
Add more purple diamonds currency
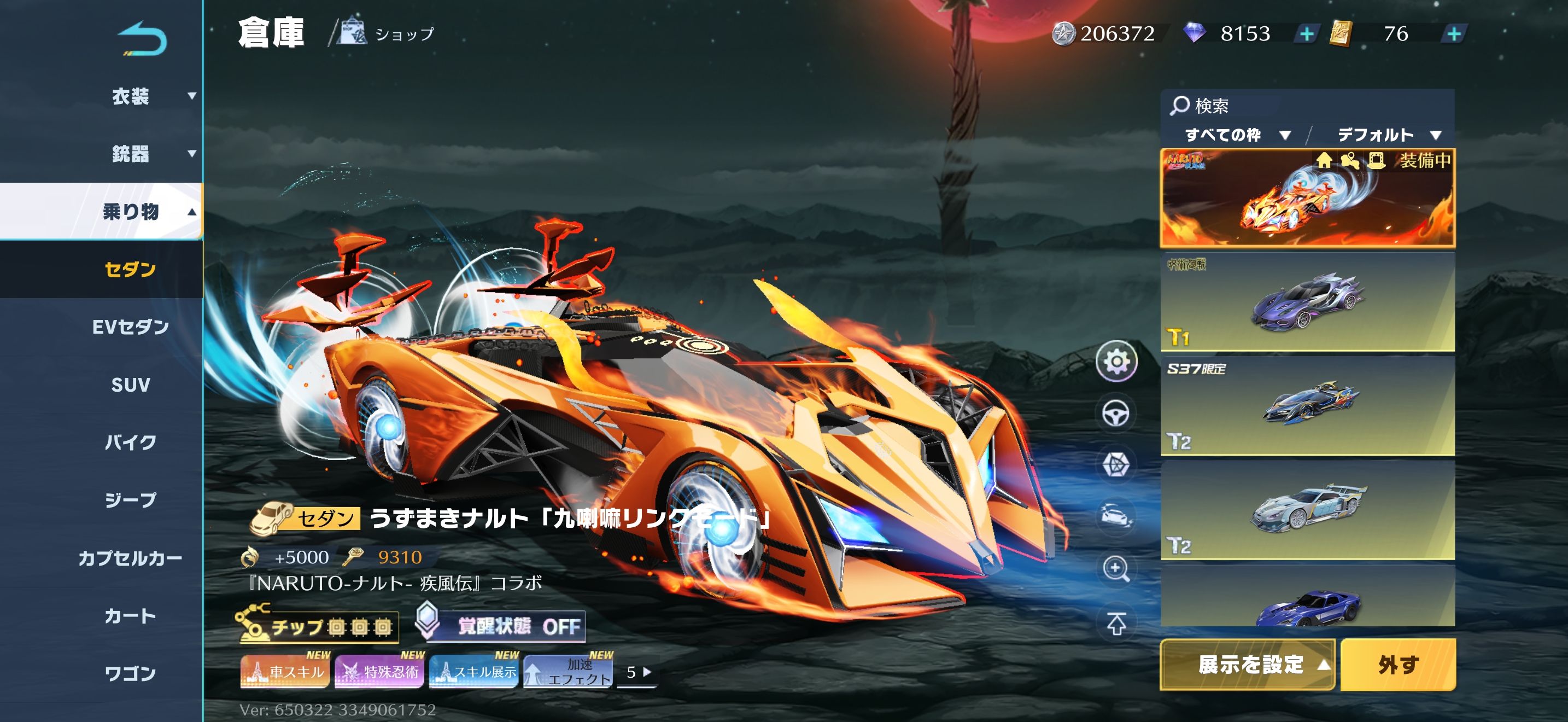click(x=1306, y=34)
